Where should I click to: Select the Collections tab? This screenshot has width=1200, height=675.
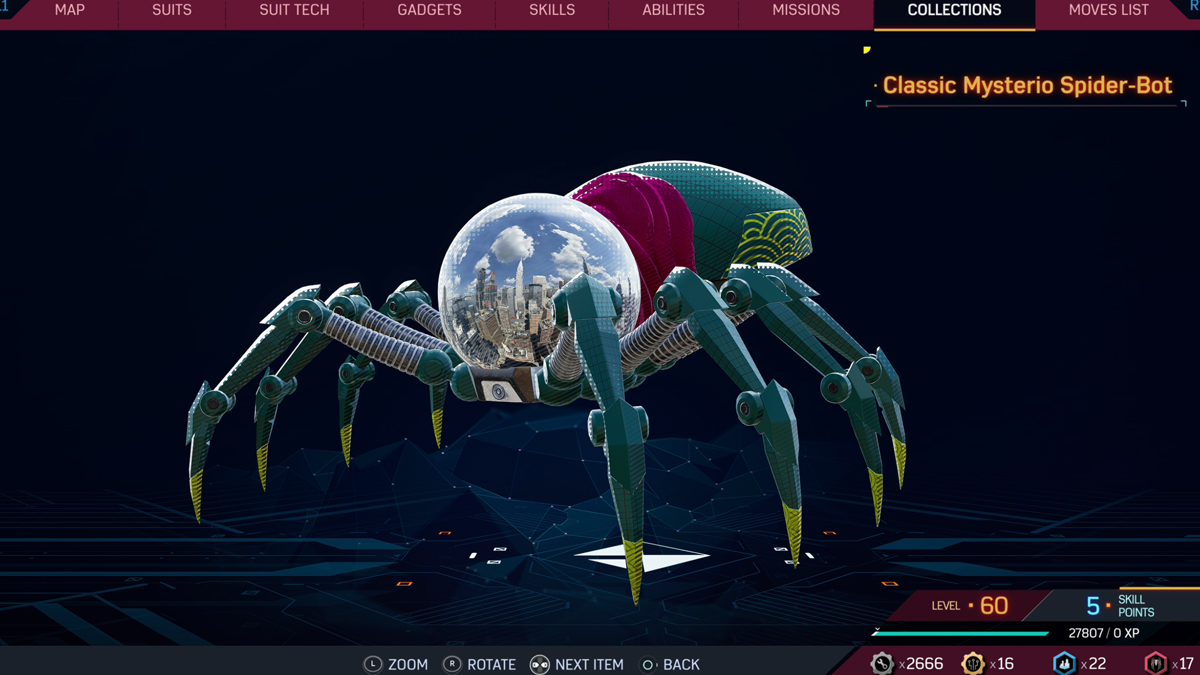[x=954, y=11]
